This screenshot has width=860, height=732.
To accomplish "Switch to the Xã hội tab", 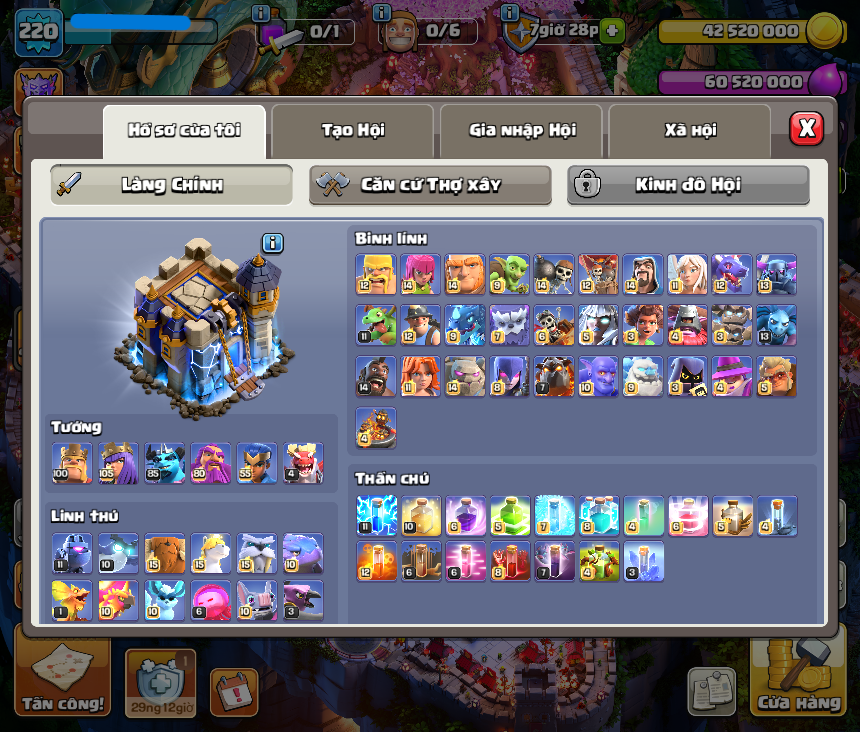I will pyautogui.click(x=690, y=130).
